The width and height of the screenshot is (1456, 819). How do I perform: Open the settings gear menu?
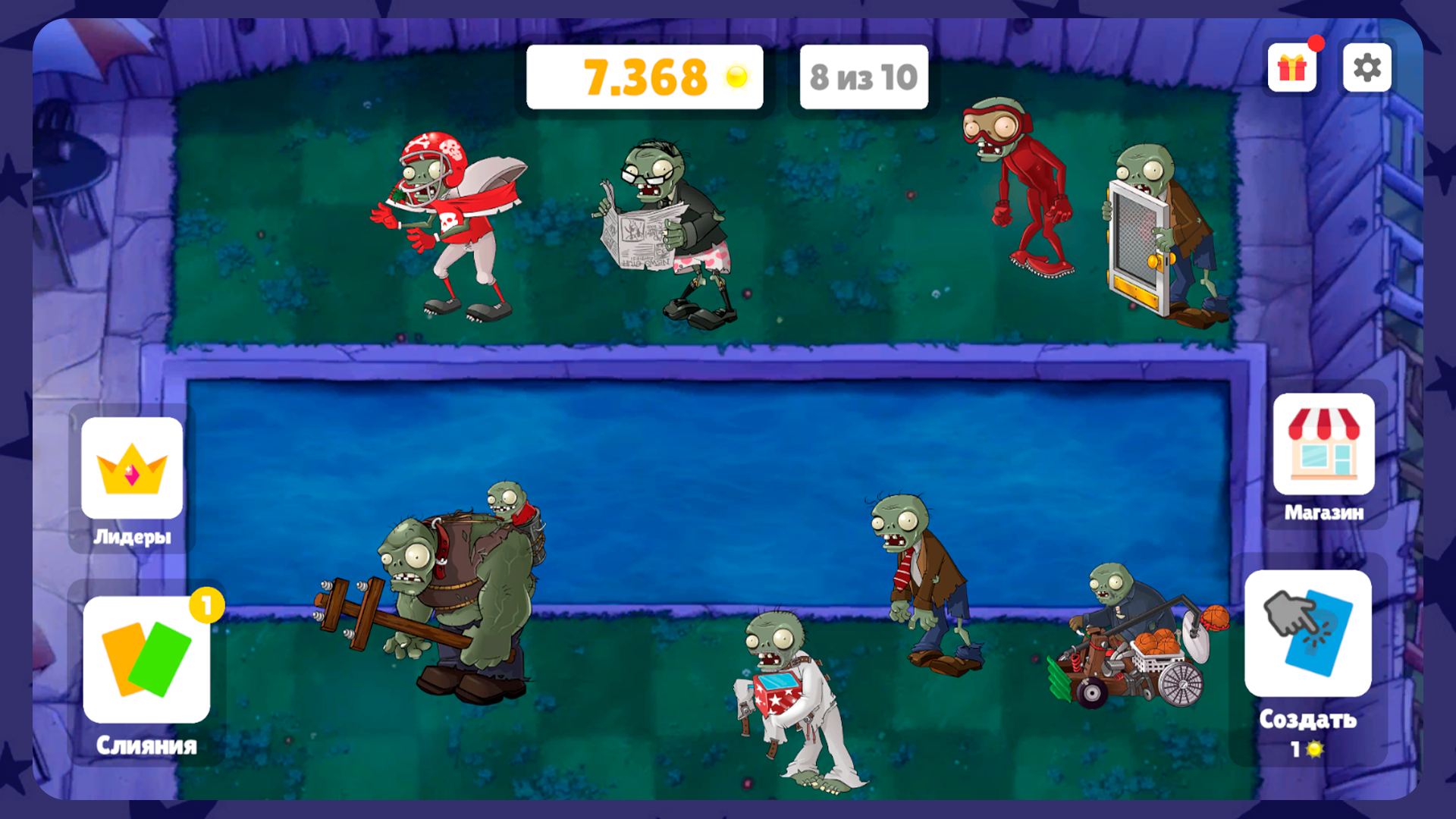1367,67
